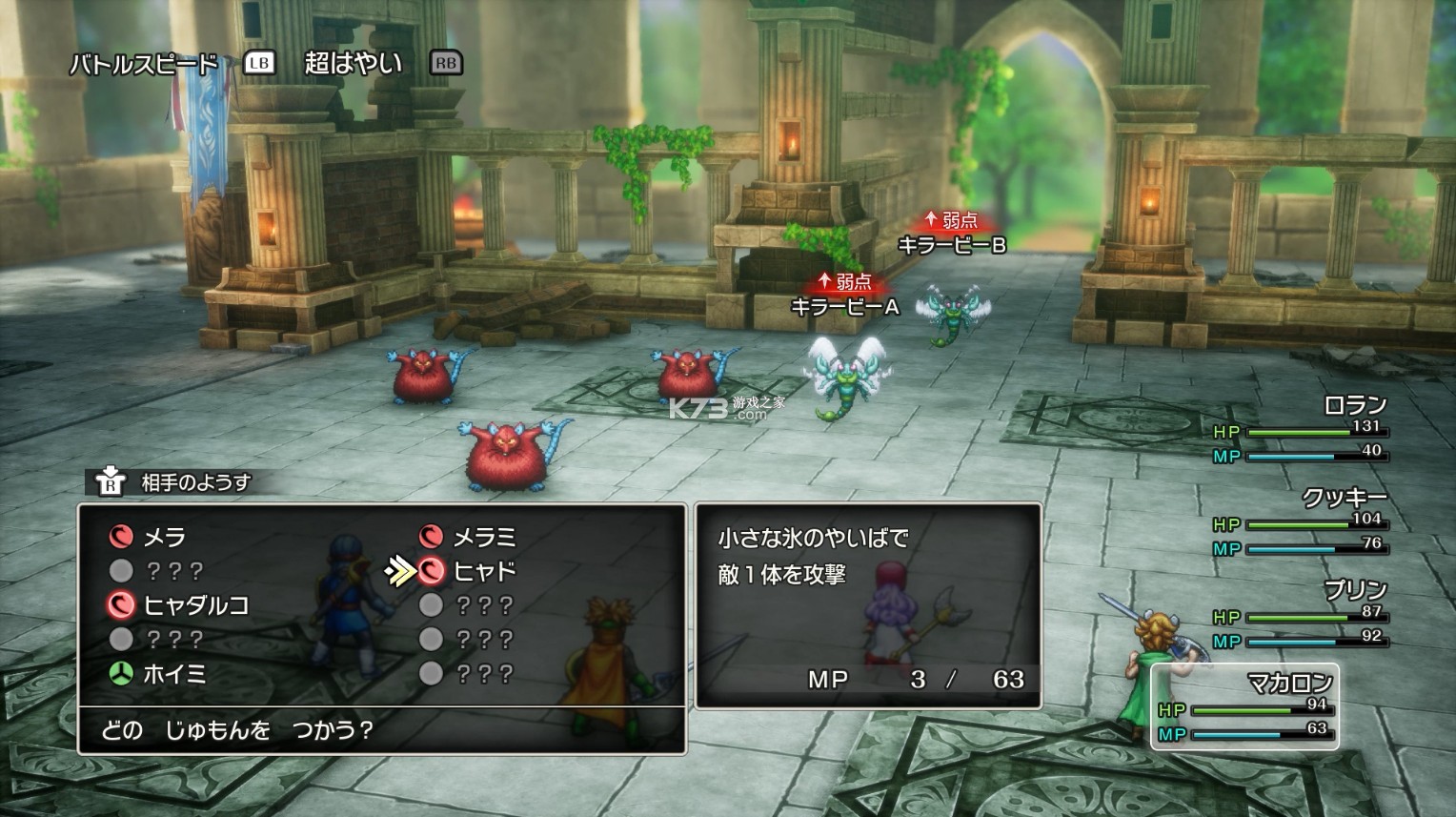Expand the currently selected ヒャド spell entry
1456x817 pixels.
(x=483, y=569)
